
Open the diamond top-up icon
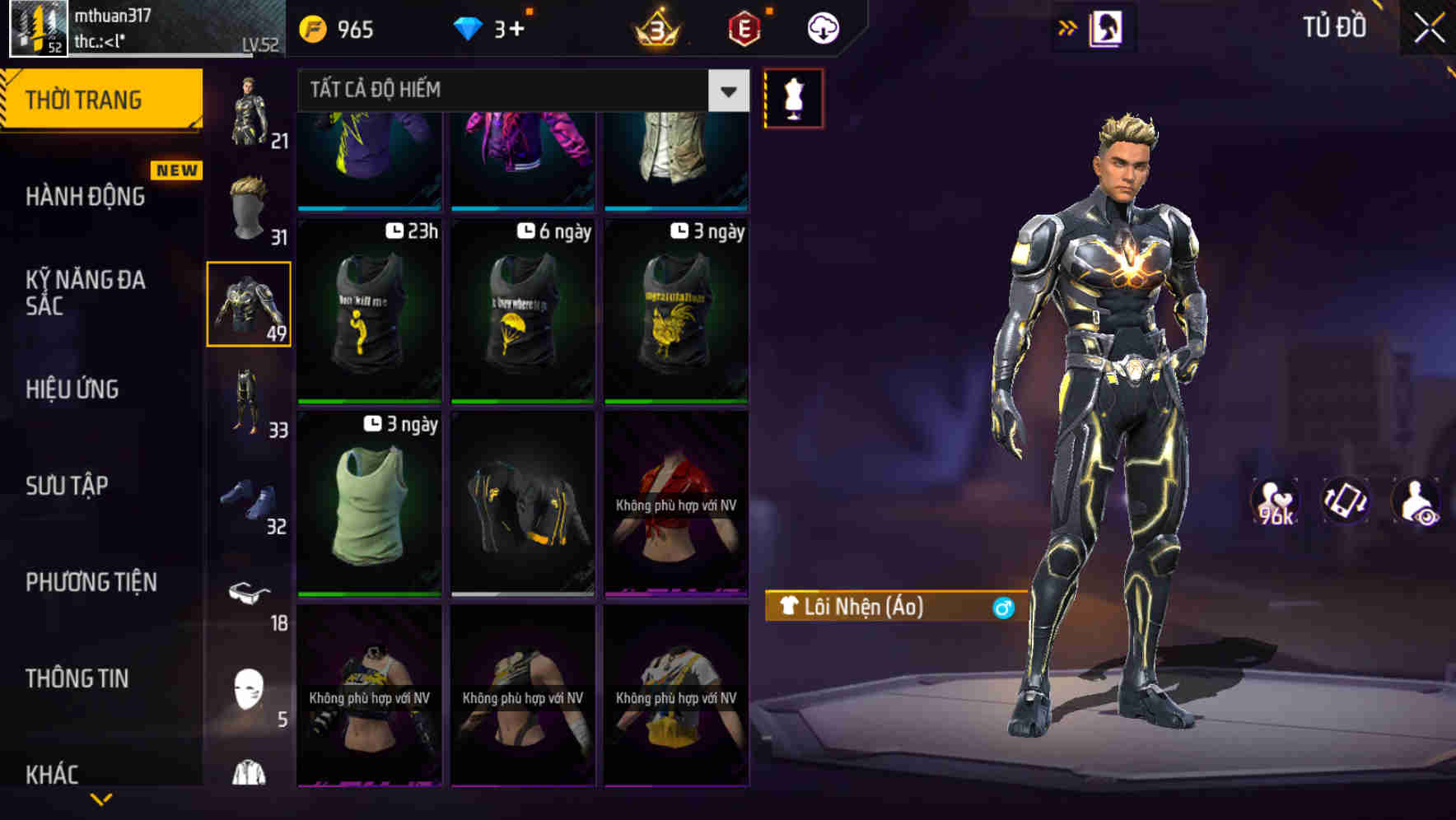point(469,27)
